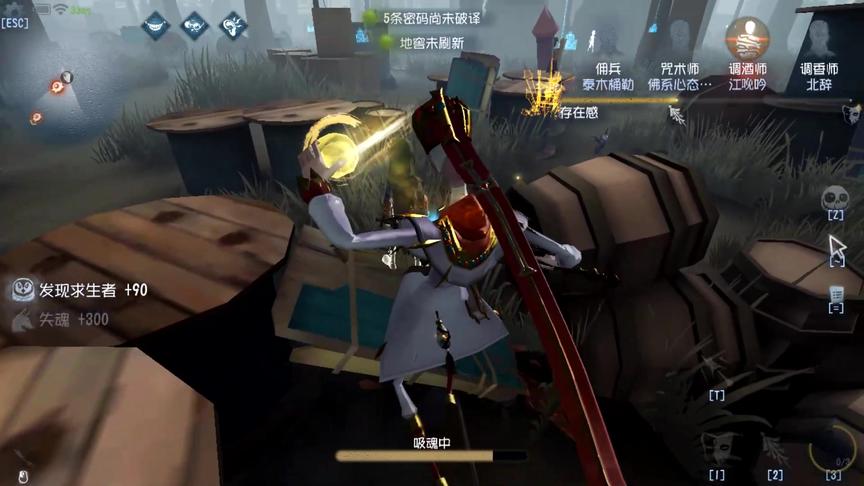Click the grinning mask persona icon
The height and width of the screenshot is (486, 864).
156,24
